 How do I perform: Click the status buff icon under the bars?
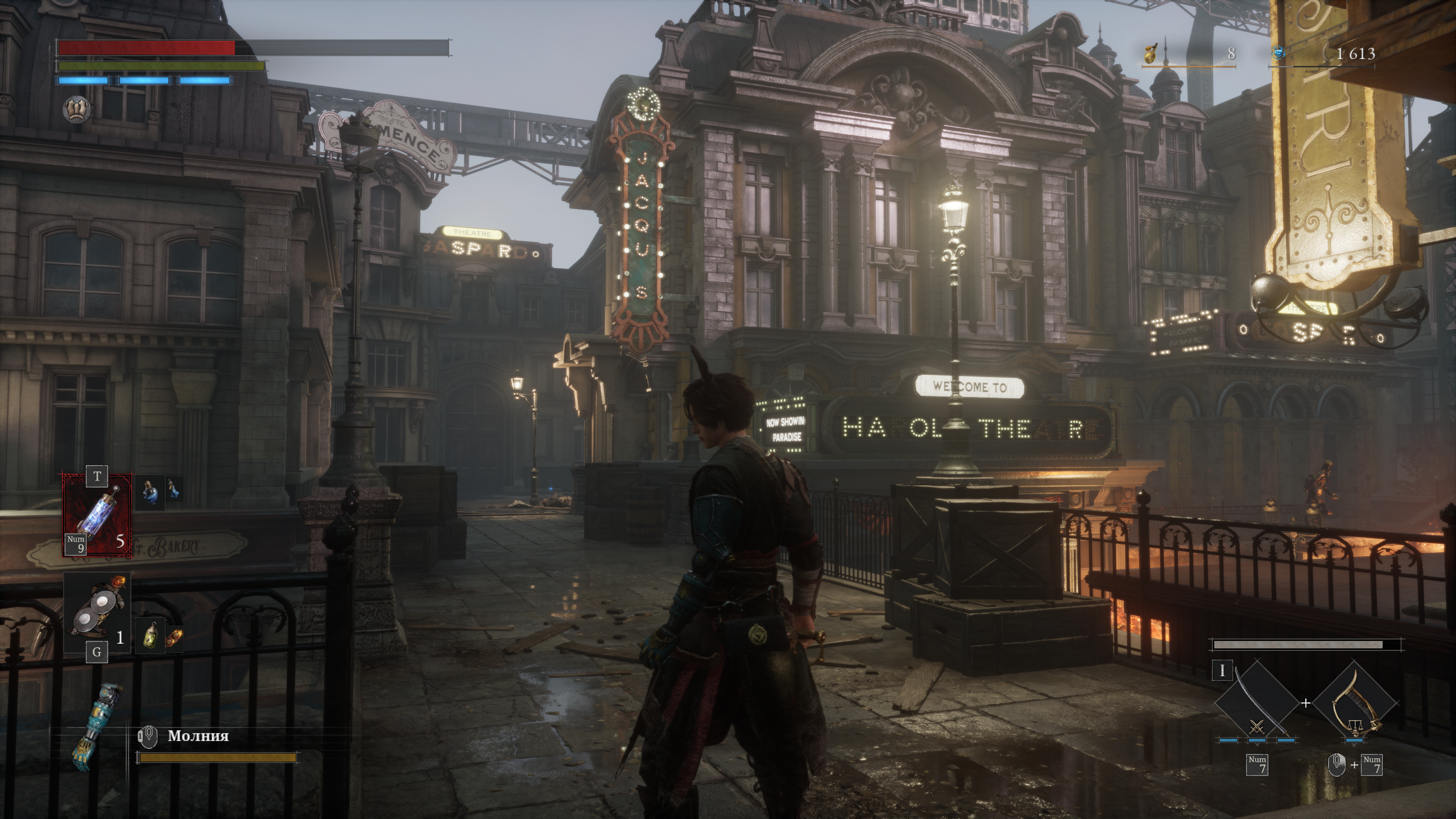point(77,107)
